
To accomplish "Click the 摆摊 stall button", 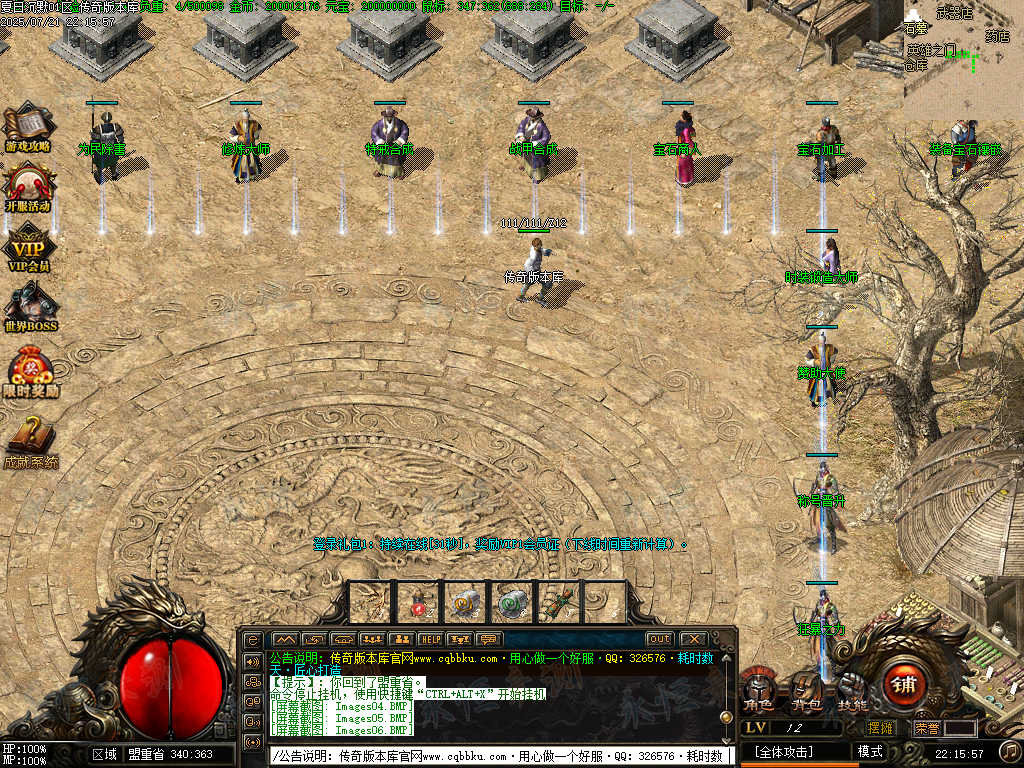I will [x=881, y=728].
